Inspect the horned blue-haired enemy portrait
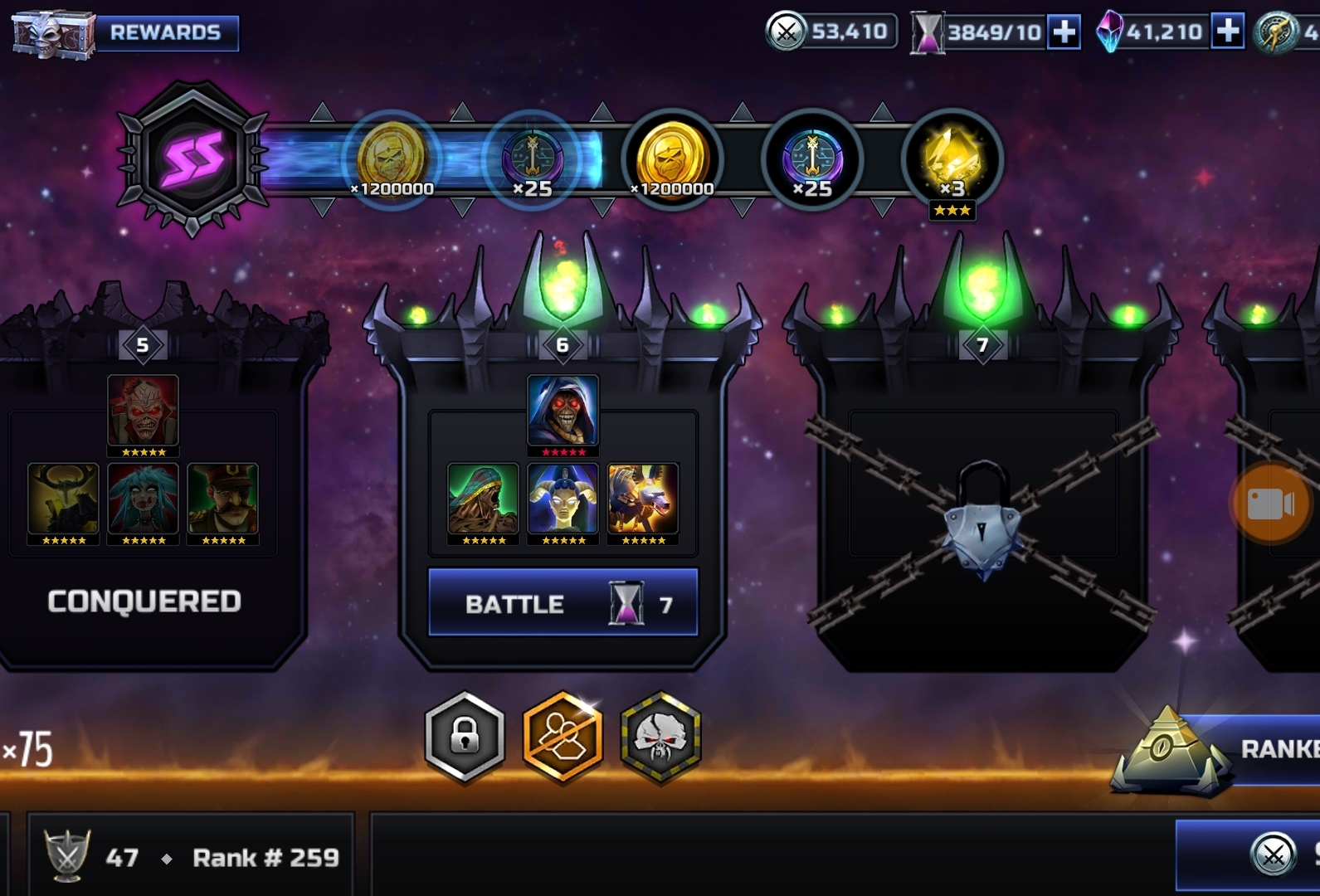The image size is (1320, 896). click(563, 499)
